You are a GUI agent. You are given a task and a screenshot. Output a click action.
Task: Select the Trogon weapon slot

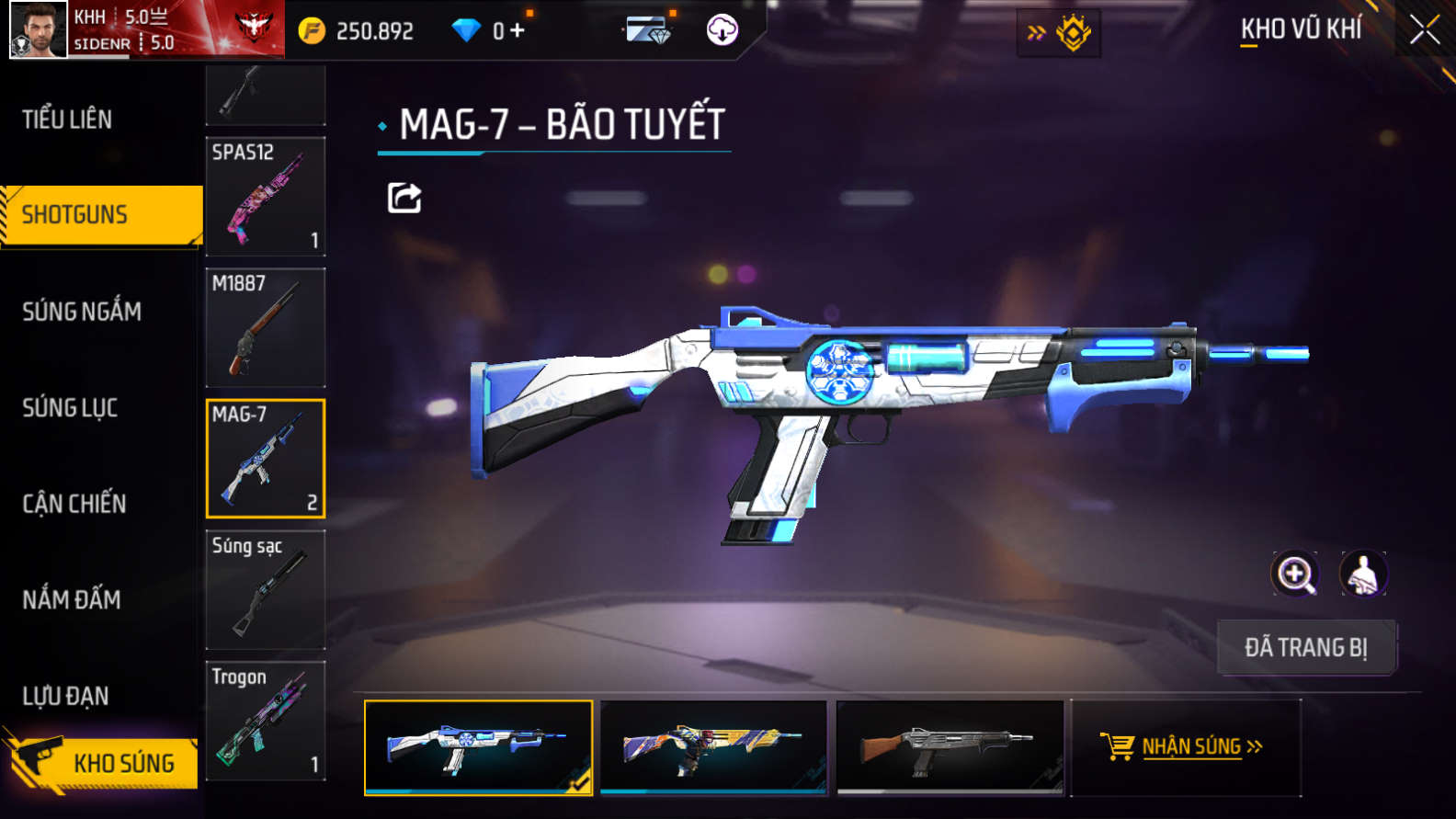266,721
